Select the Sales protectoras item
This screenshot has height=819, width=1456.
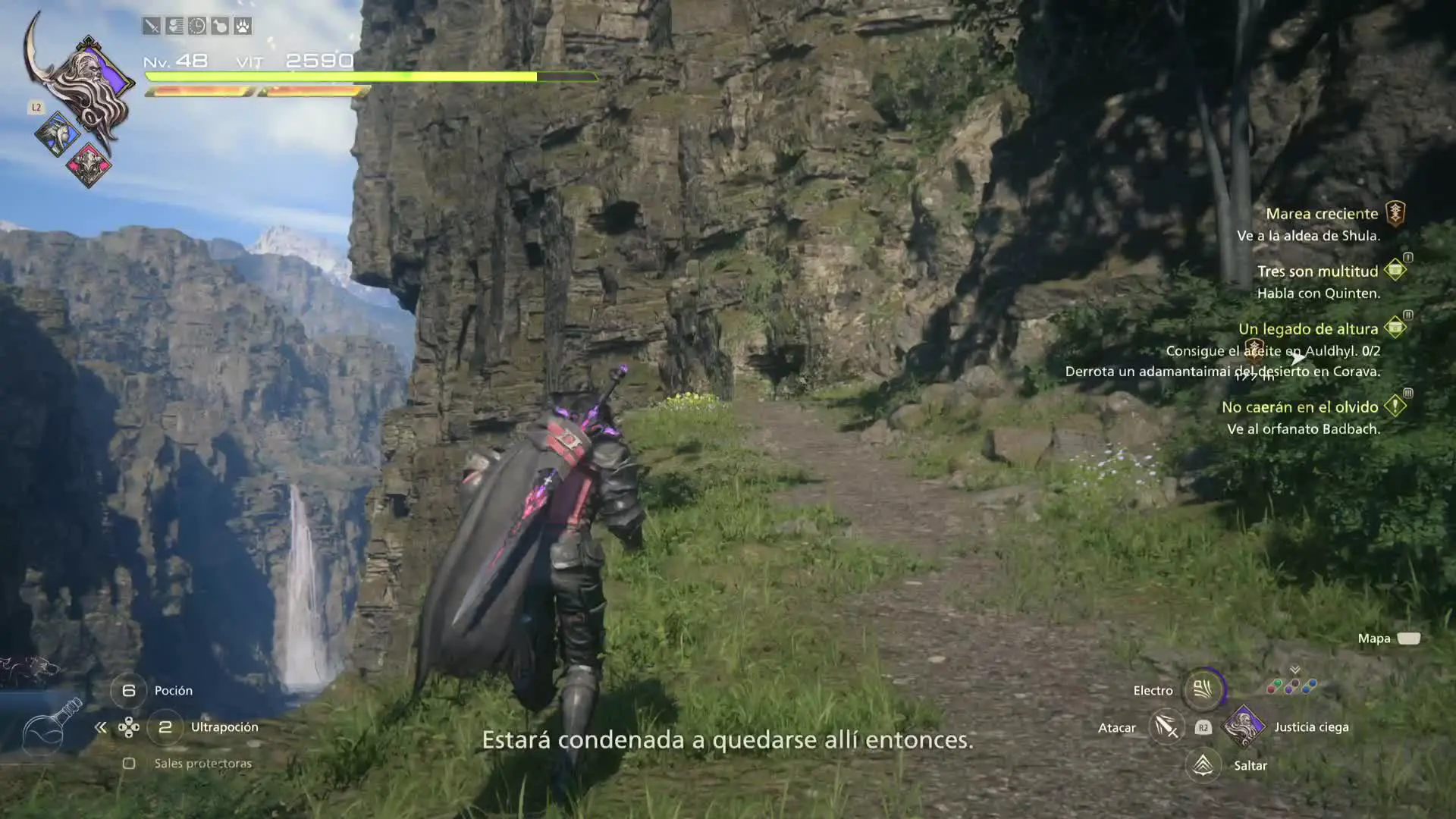202,764
